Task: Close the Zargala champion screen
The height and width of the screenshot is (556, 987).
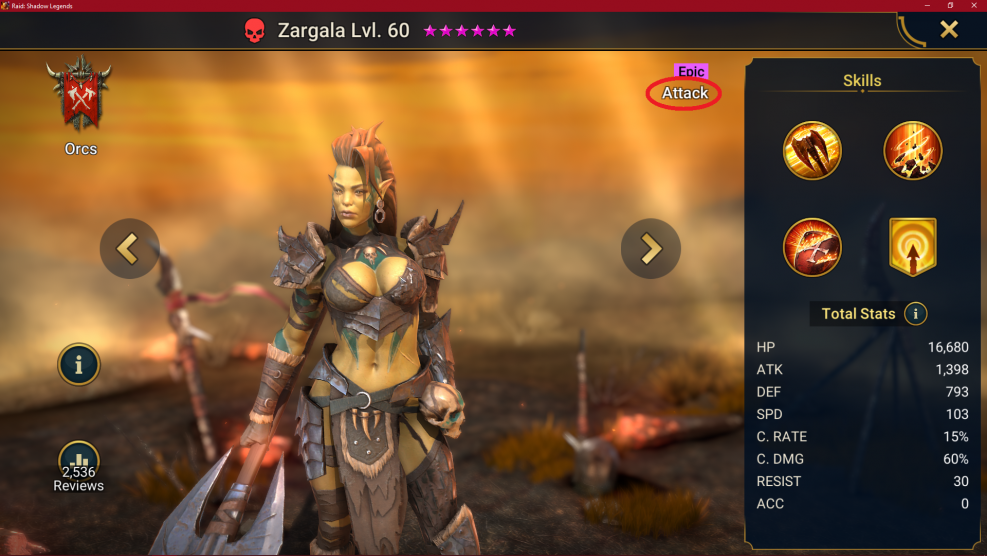Action: [x=948, y=29]
